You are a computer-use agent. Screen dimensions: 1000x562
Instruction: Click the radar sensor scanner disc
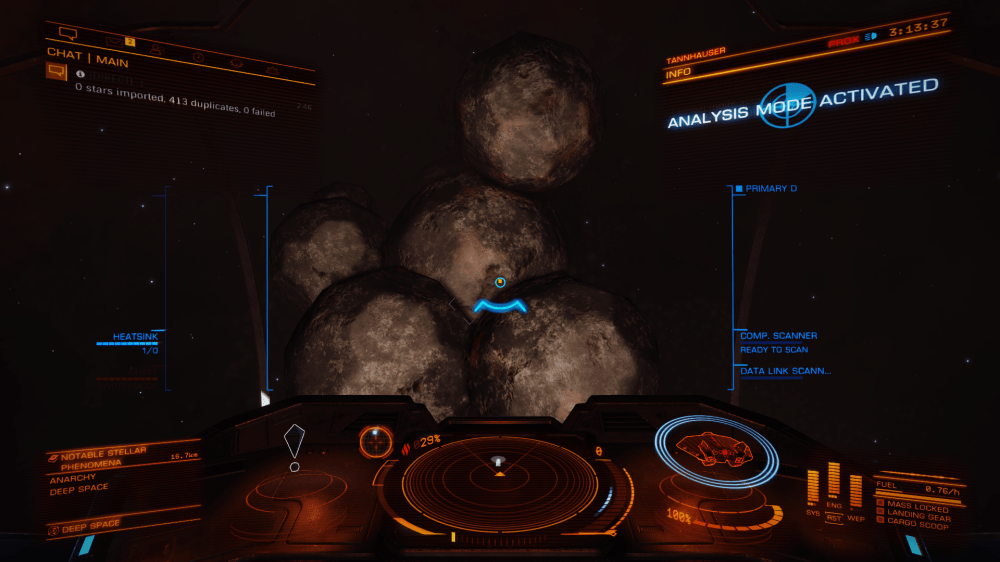498,482
